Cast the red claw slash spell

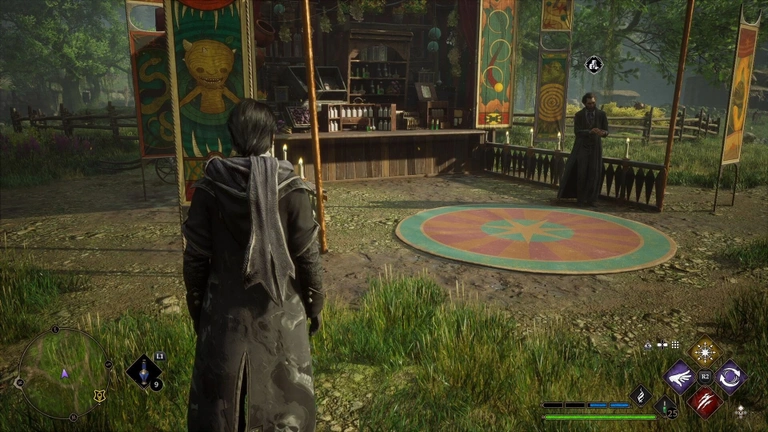tap(706, 401)
